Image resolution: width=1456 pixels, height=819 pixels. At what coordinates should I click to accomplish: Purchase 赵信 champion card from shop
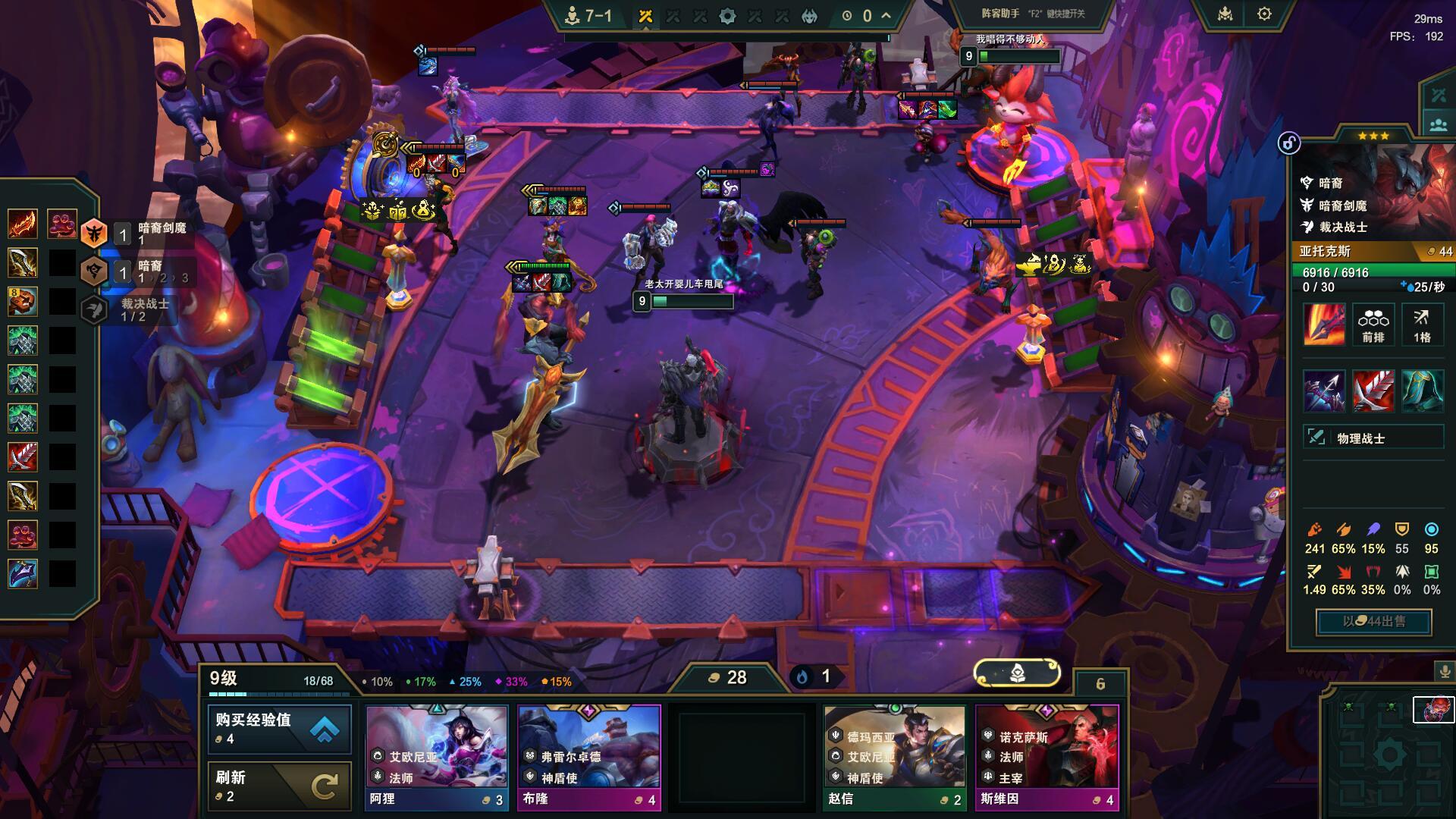point(895,757)
